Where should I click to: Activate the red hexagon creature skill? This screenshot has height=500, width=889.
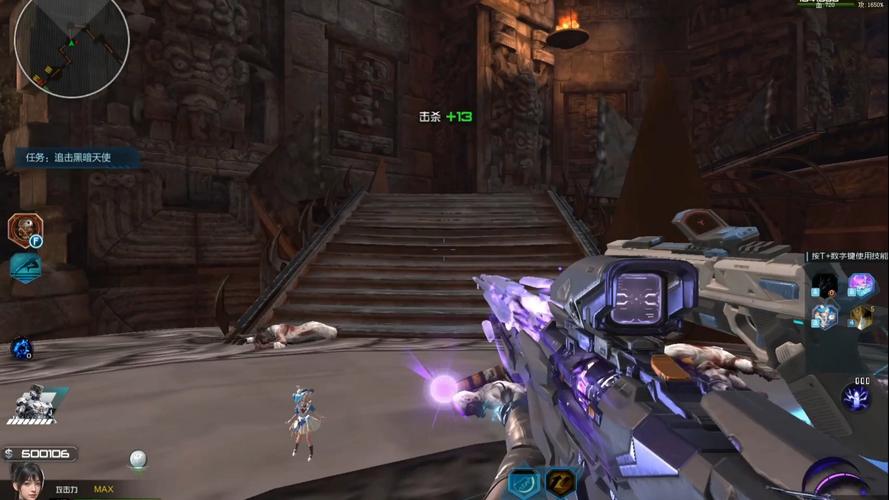23,229
